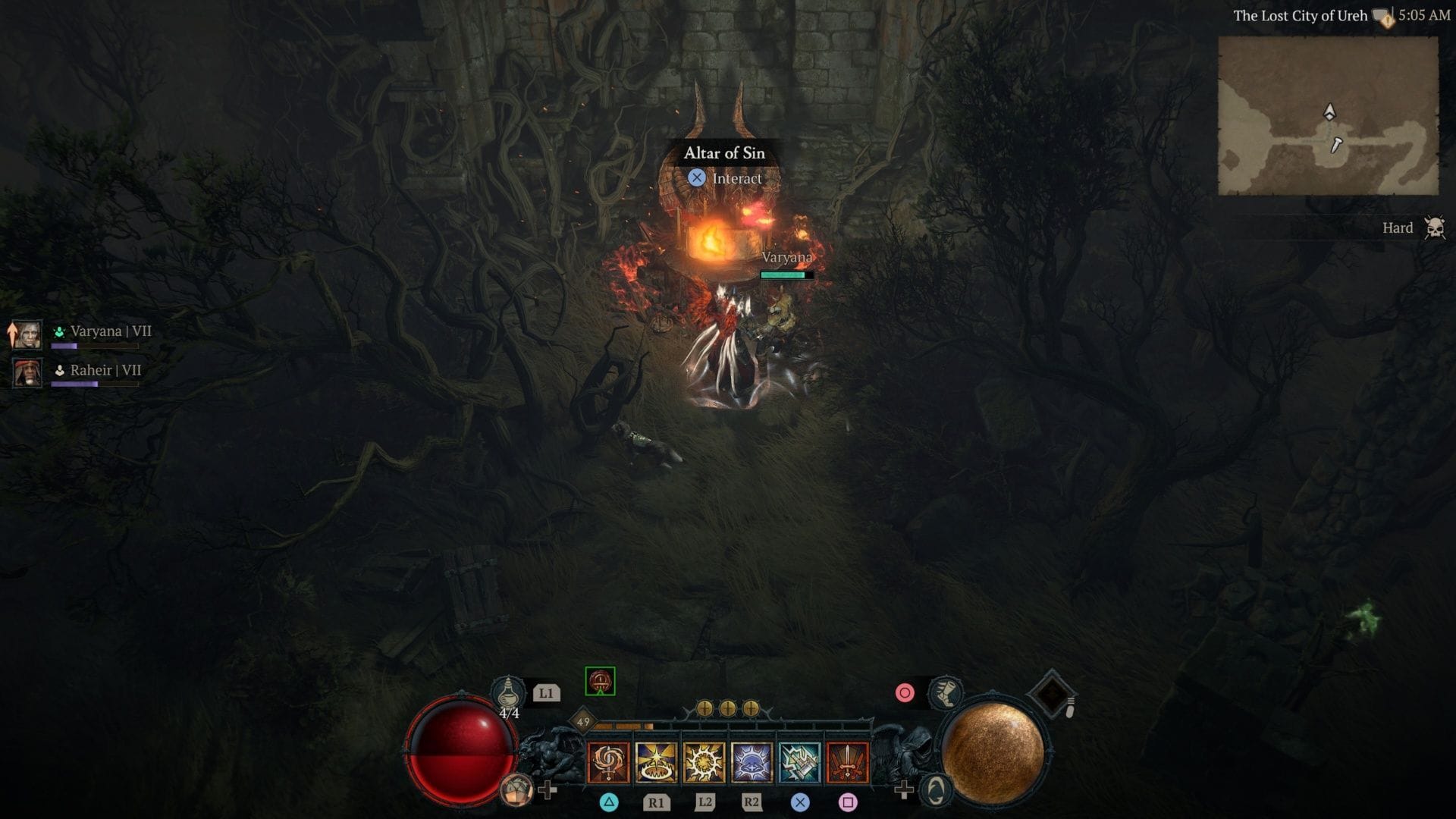The height and width of the screenshot is (819, 1456).
Task: Click Varyana's green health bar above the enemy
Action: click(x=786, y=276)
